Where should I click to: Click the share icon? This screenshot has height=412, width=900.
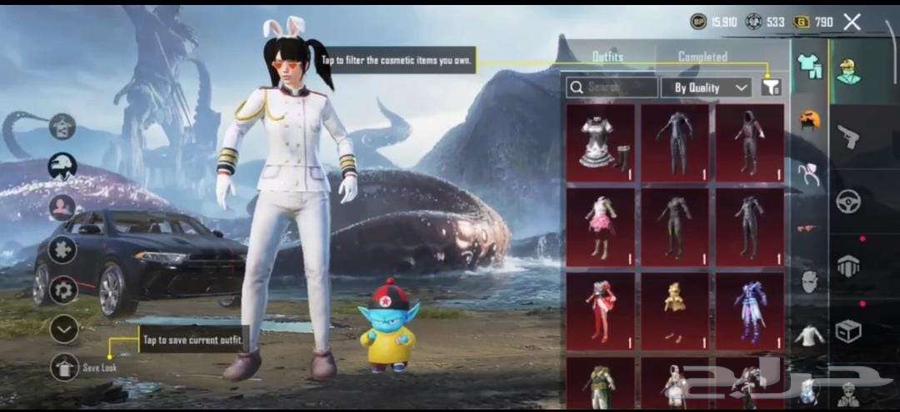tap(63, 126)
